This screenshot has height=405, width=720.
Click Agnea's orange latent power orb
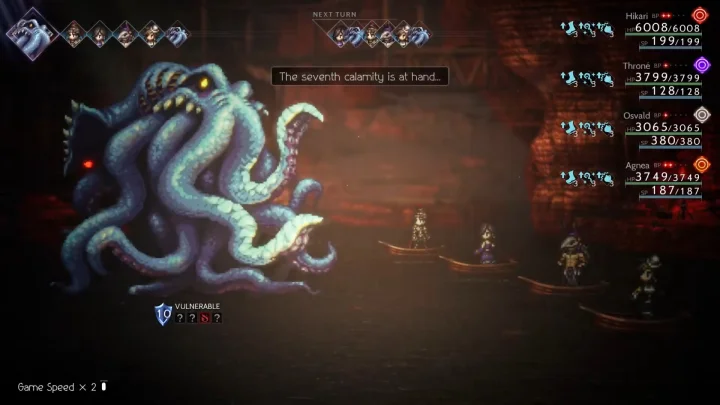701,164
